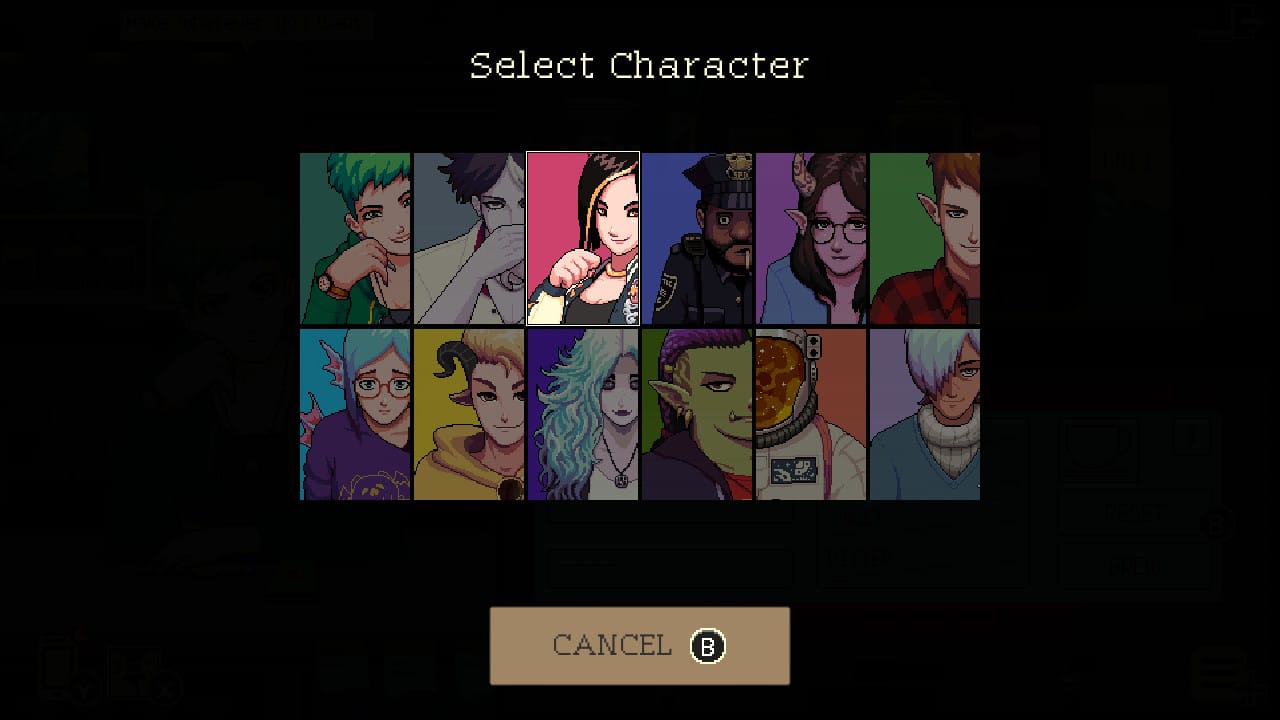This screenshot has height=720, width=1280.
Task: Select the green-haired character portrait
Action: tap(355, 238)
